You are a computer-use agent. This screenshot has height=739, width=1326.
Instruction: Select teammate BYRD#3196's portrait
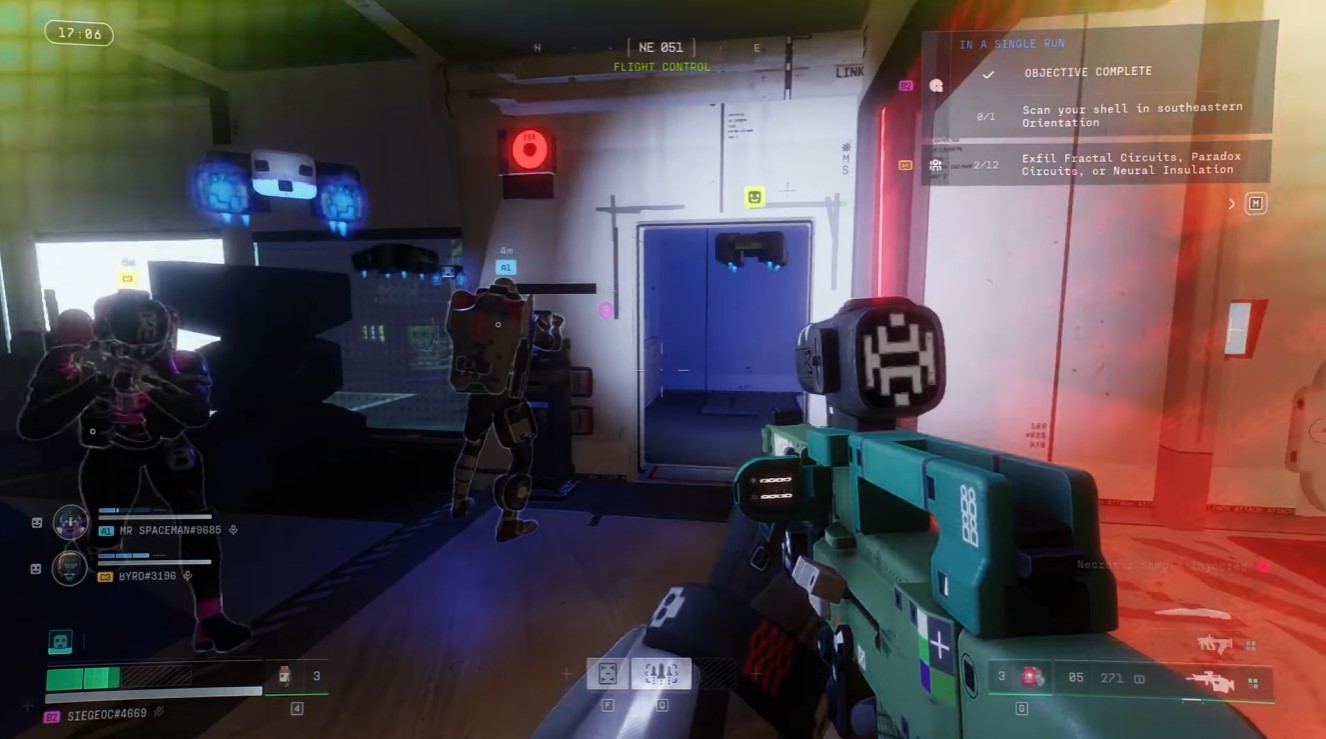pos(69,568)
